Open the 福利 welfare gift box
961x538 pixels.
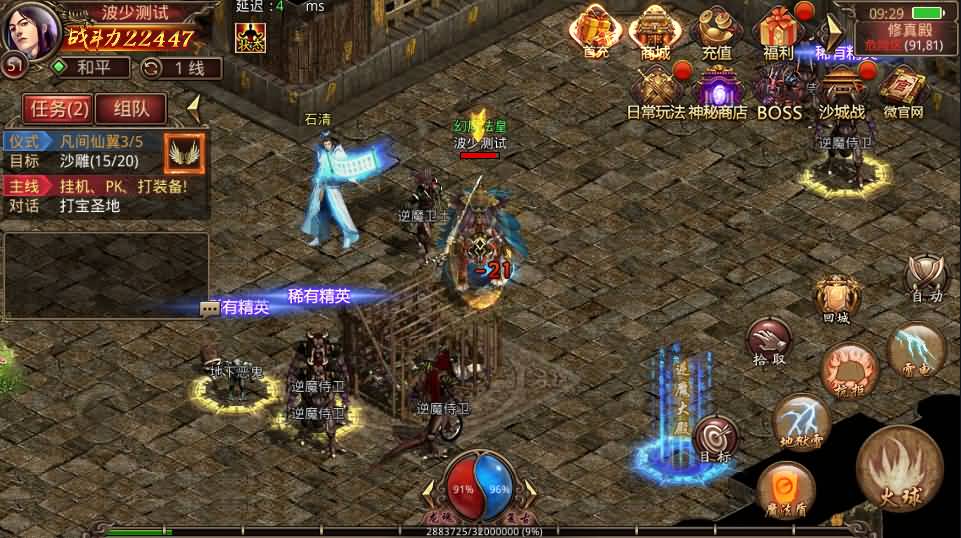point(777,30)
